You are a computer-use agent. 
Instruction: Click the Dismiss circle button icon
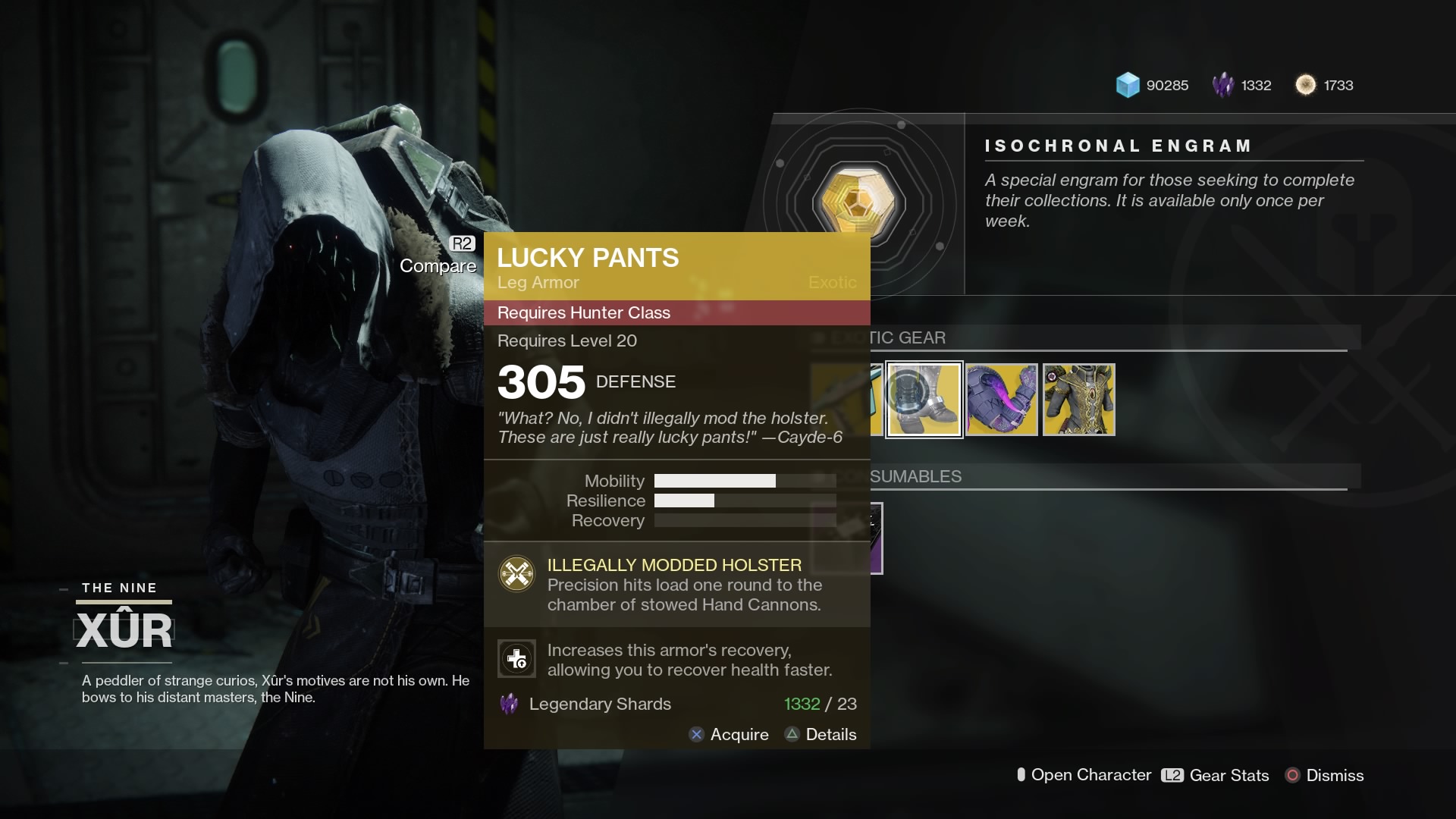pyautogui.click(x=1292, y=776)
